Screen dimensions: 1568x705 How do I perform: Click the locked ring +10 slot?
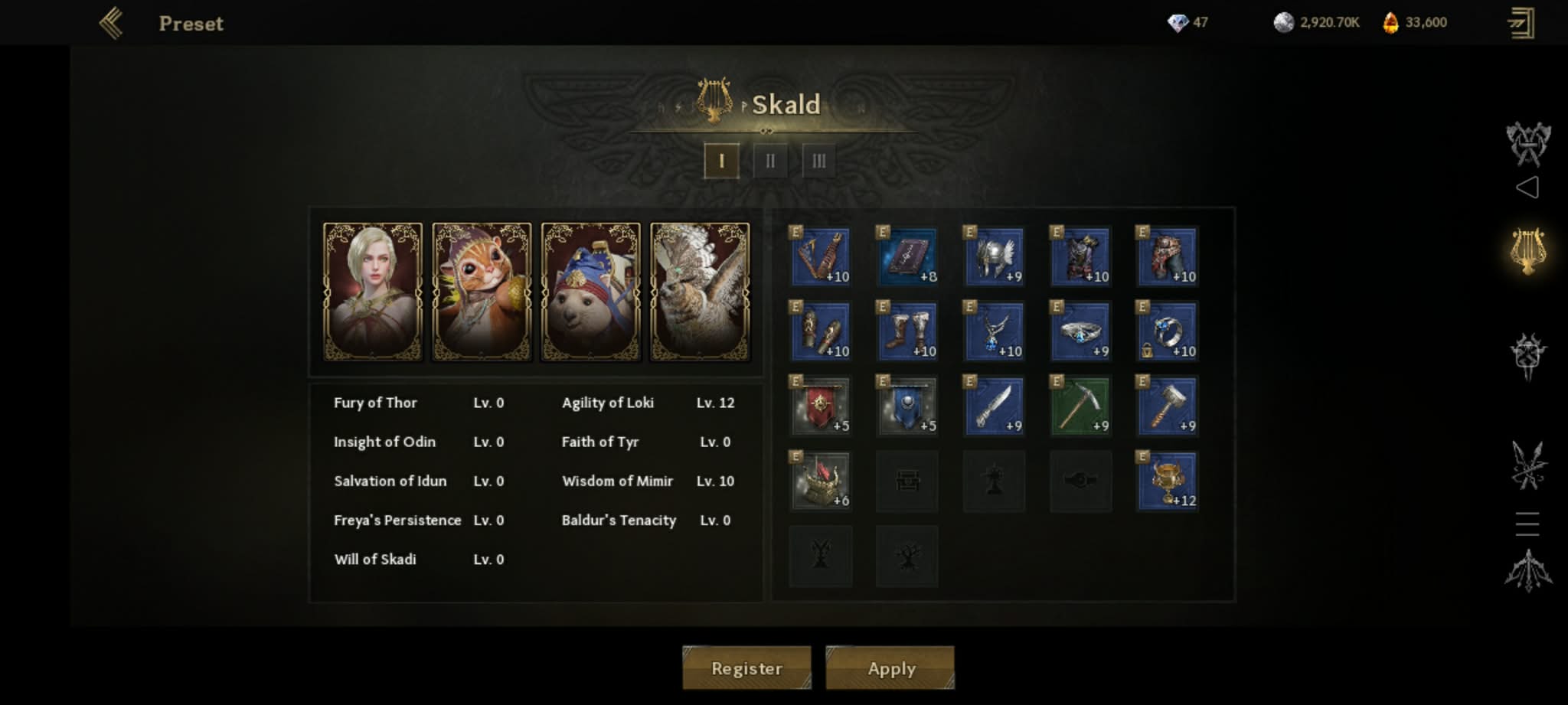1167,331
